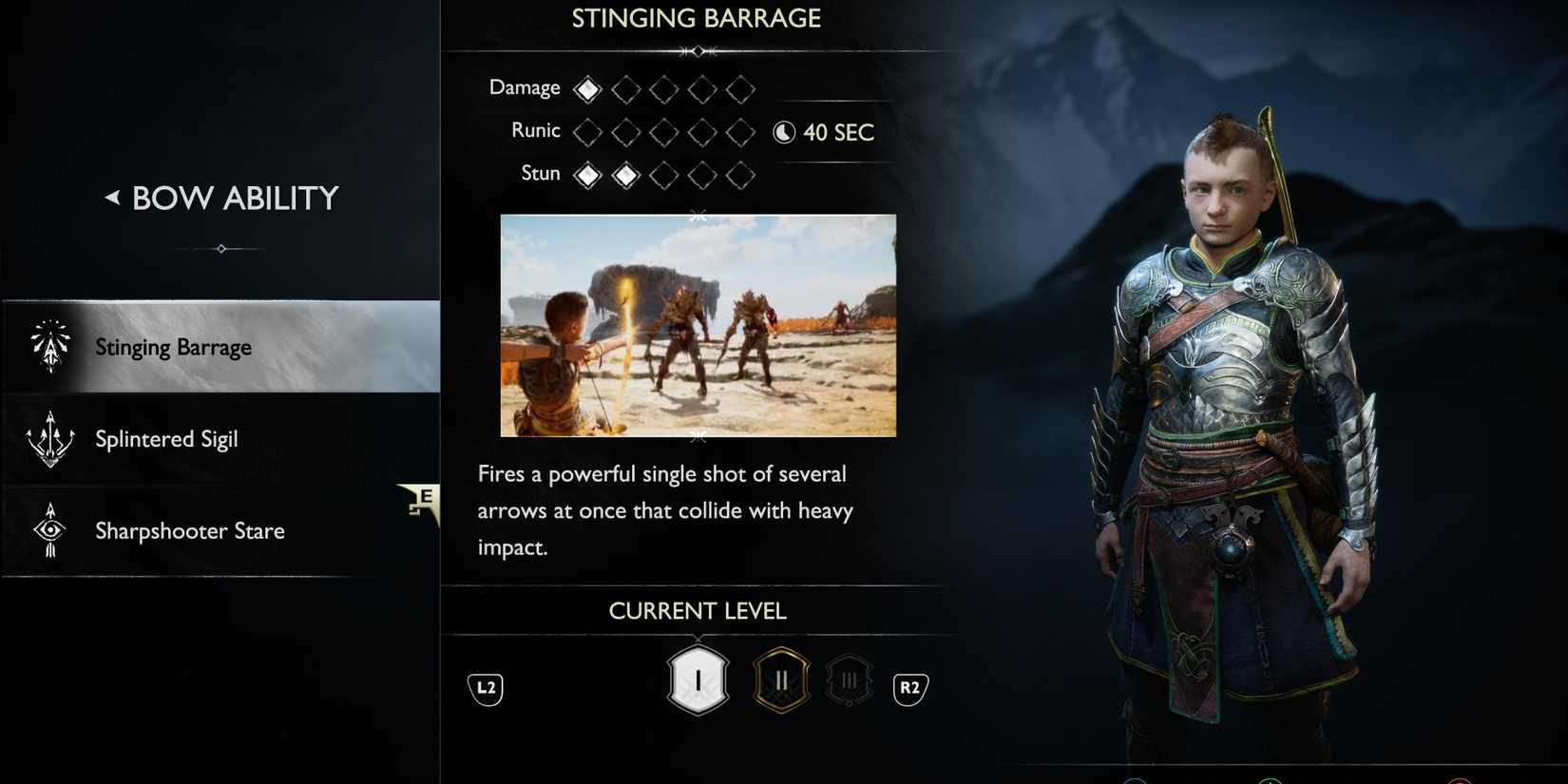The height and width of the screenshot is (784, 1568).
Task: Click the STINGING BARRAGE title heading
Action: click(697, 17)
